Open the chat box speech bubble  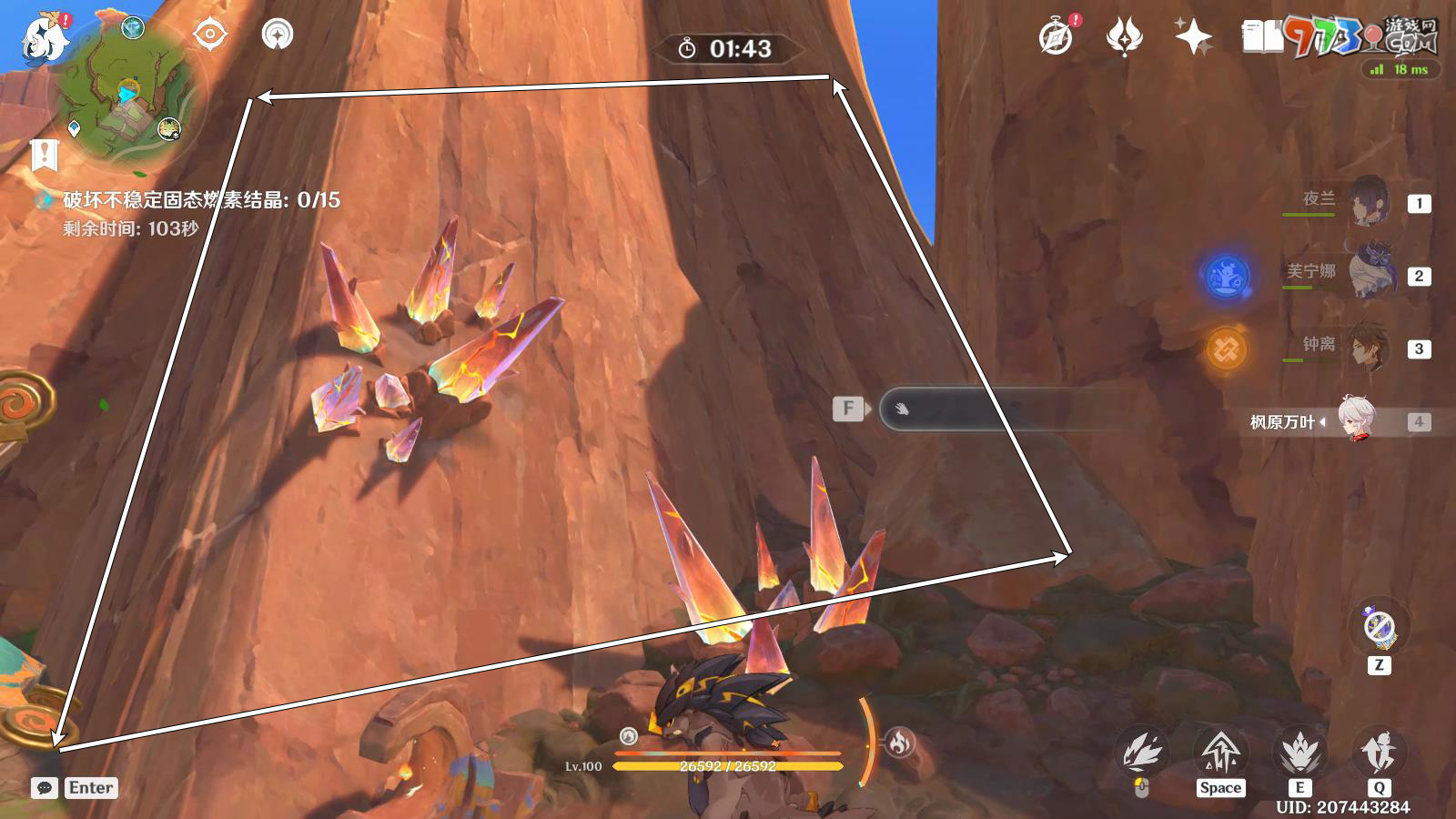click(45, 788)
